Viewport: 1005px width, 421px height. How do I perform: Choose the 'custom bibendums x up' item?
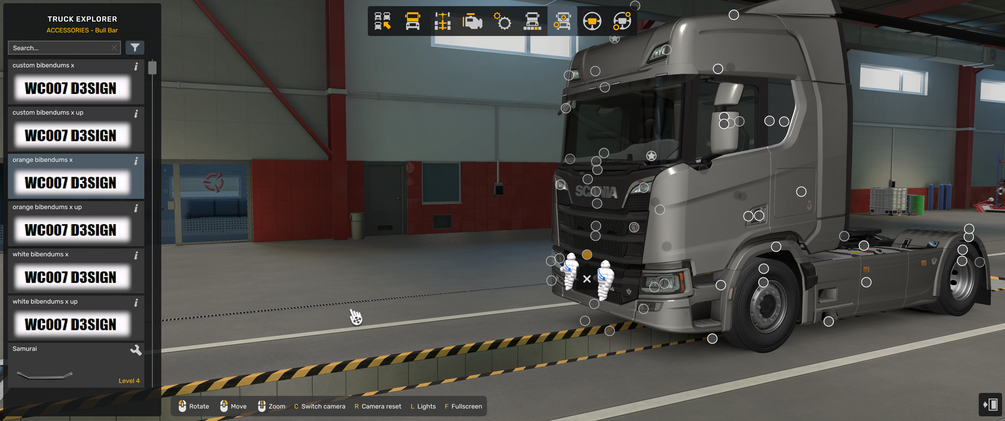(x=71, y=135)
